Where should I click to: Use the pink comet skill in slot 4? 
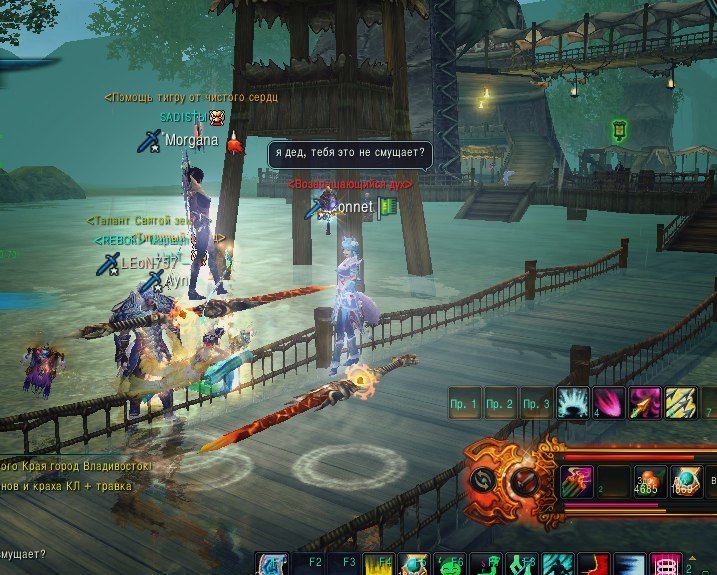pyautogui.click(x=608, y=403)
